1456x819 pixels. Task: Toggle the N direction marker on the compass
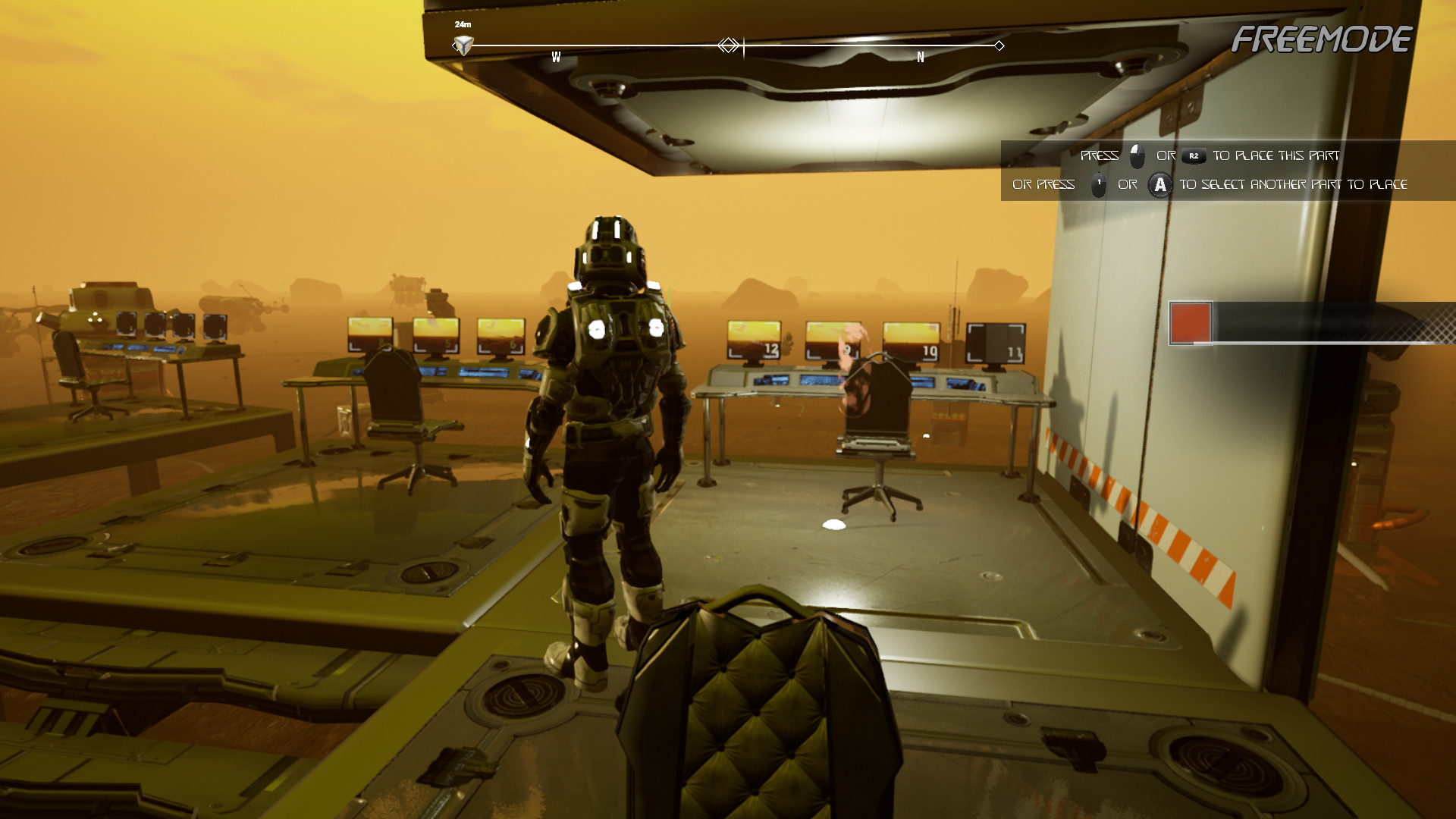(x=920, y=55)
